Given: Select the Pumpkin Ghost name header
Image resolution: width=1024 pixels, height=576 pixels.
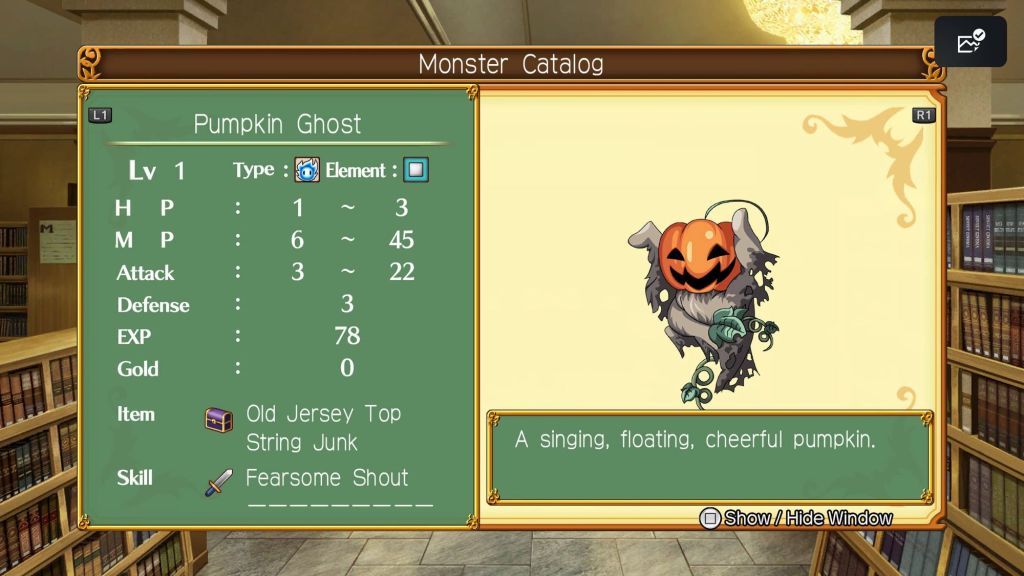Looking at the screenshot, I should point(277,124).
